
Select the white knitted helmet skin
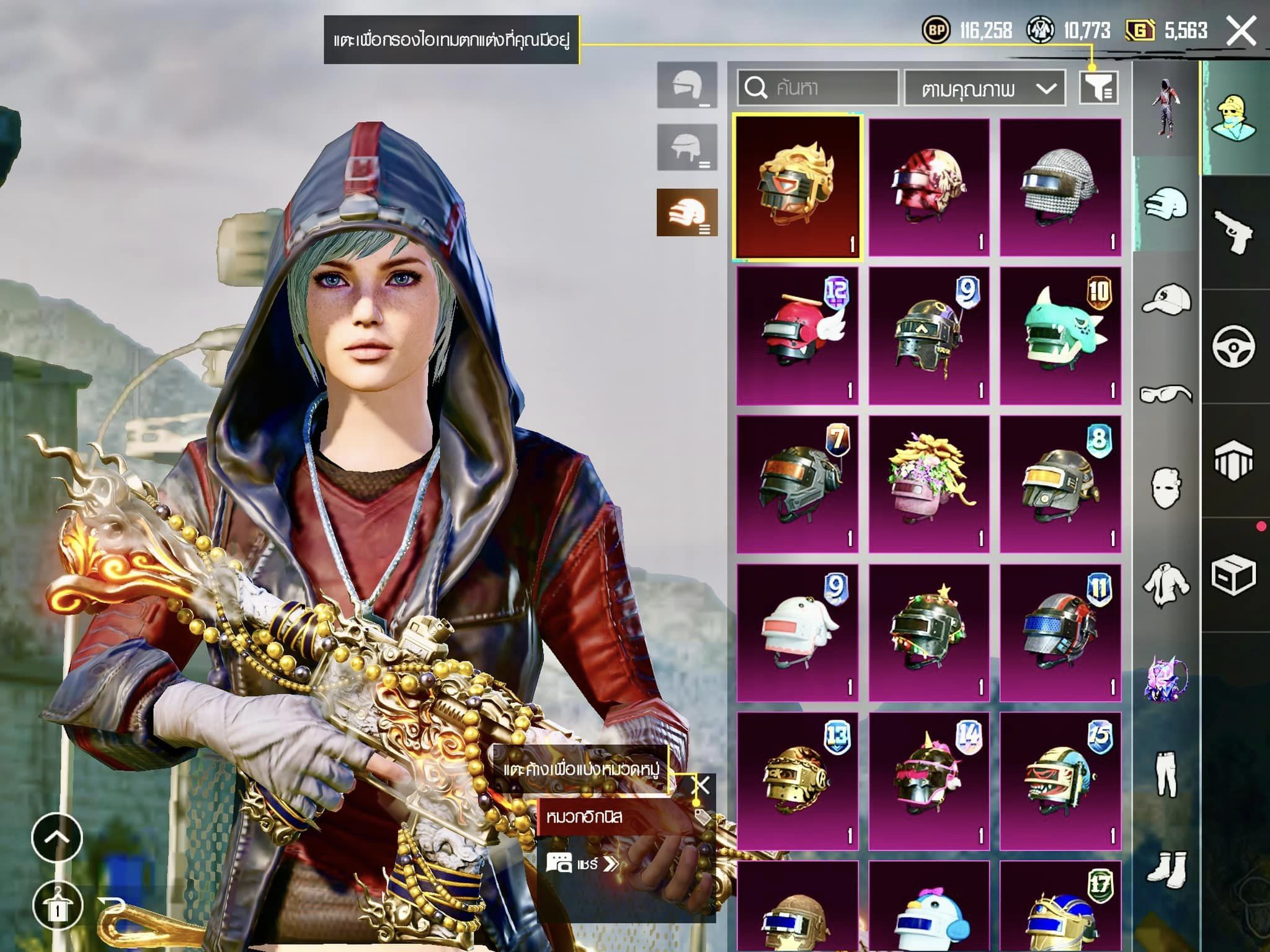(x=1060, y=187)
